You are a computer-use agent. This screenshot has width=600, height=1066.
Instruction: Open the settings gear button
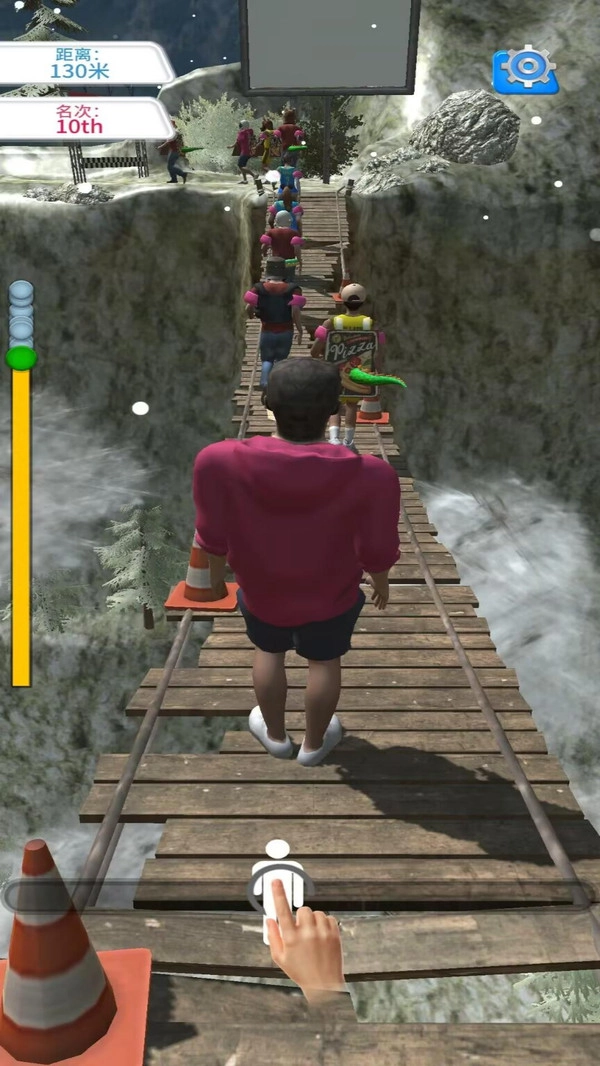pyautogui.click(x=525, y=69)
